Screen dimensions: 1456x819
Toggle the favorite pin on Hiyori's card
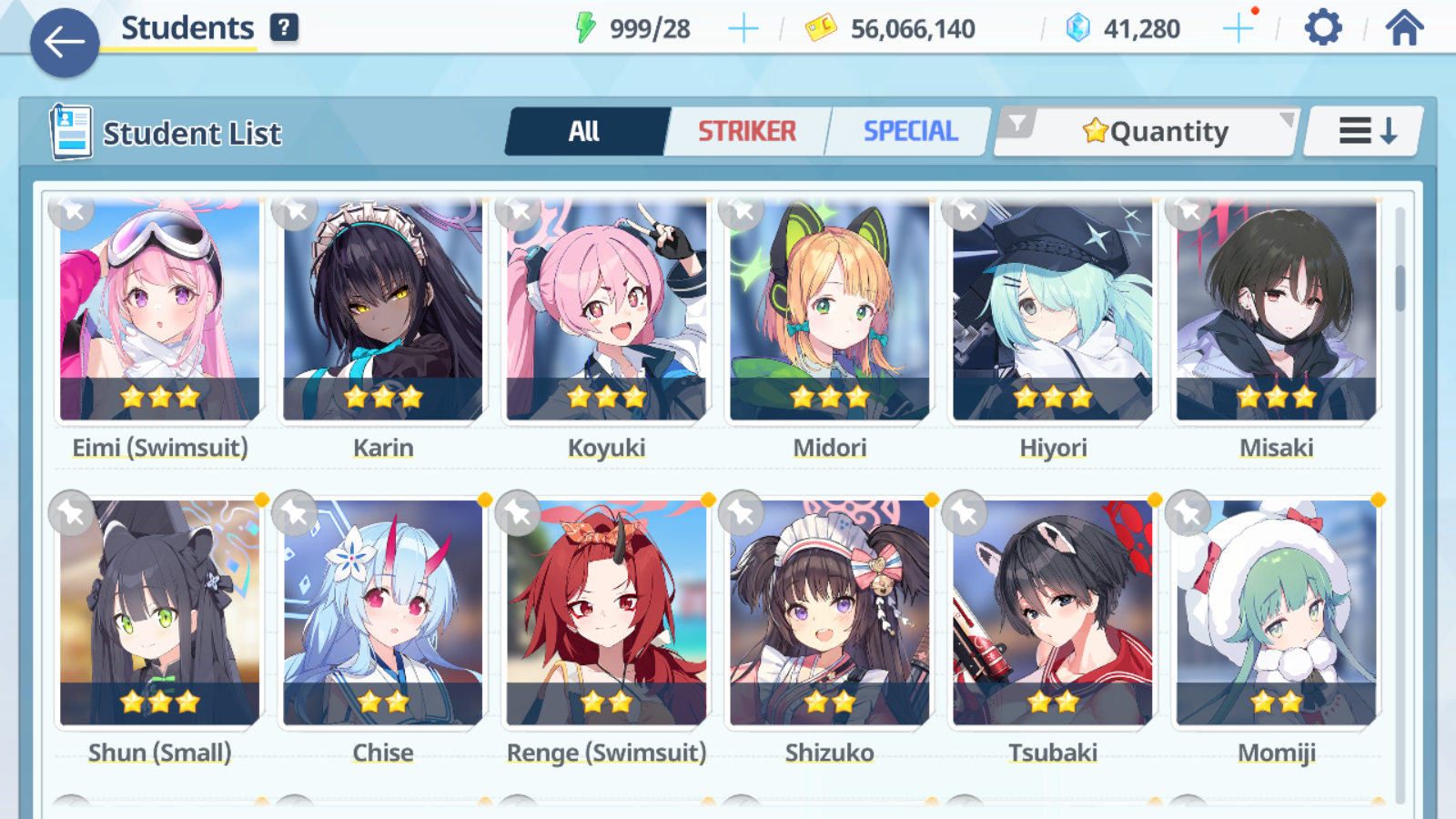coord(966,213)
